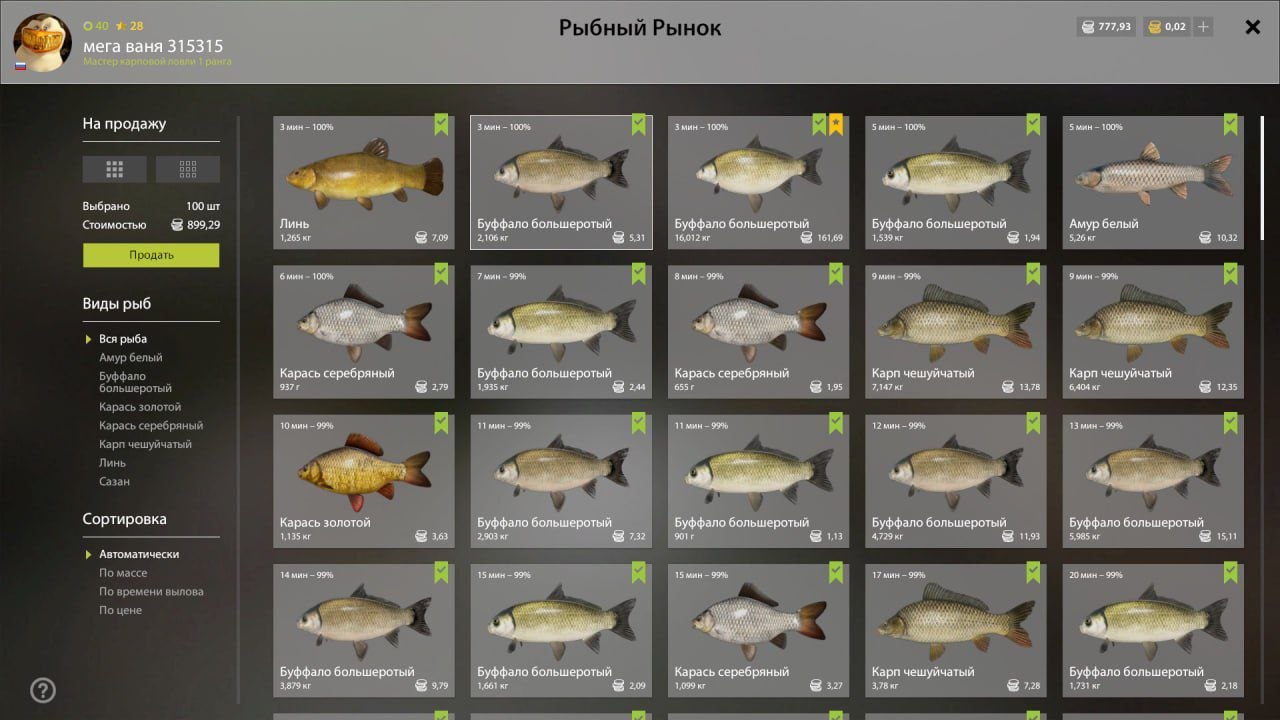Select the Карась золотой 1,135 кг card
Image resolution: width=1280 pixels, height=720 pixels.
(x=363, y=479)
